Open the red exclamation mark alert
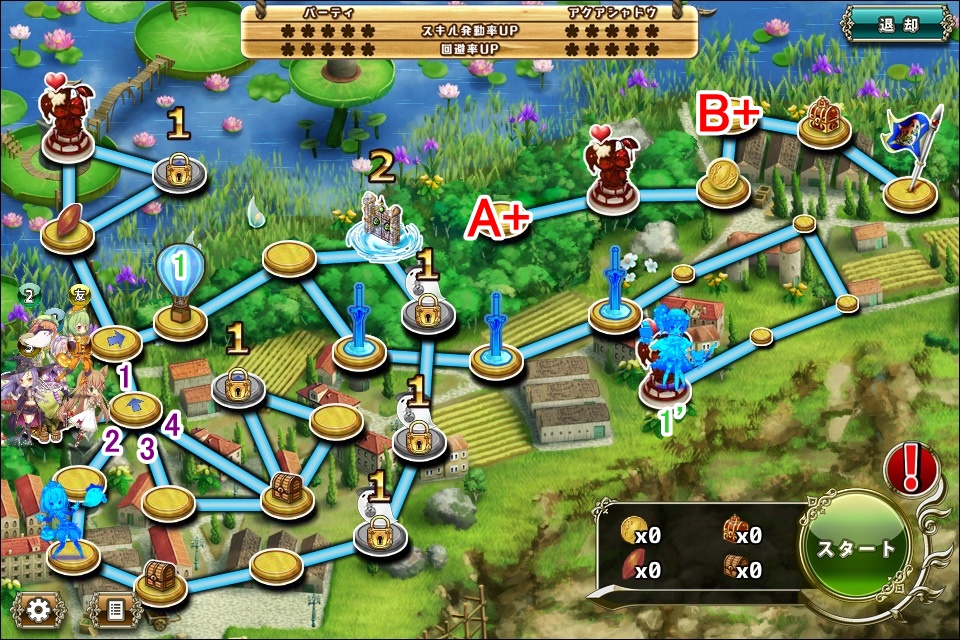This screenshot has height=640, width=960. tap(911, 468)
